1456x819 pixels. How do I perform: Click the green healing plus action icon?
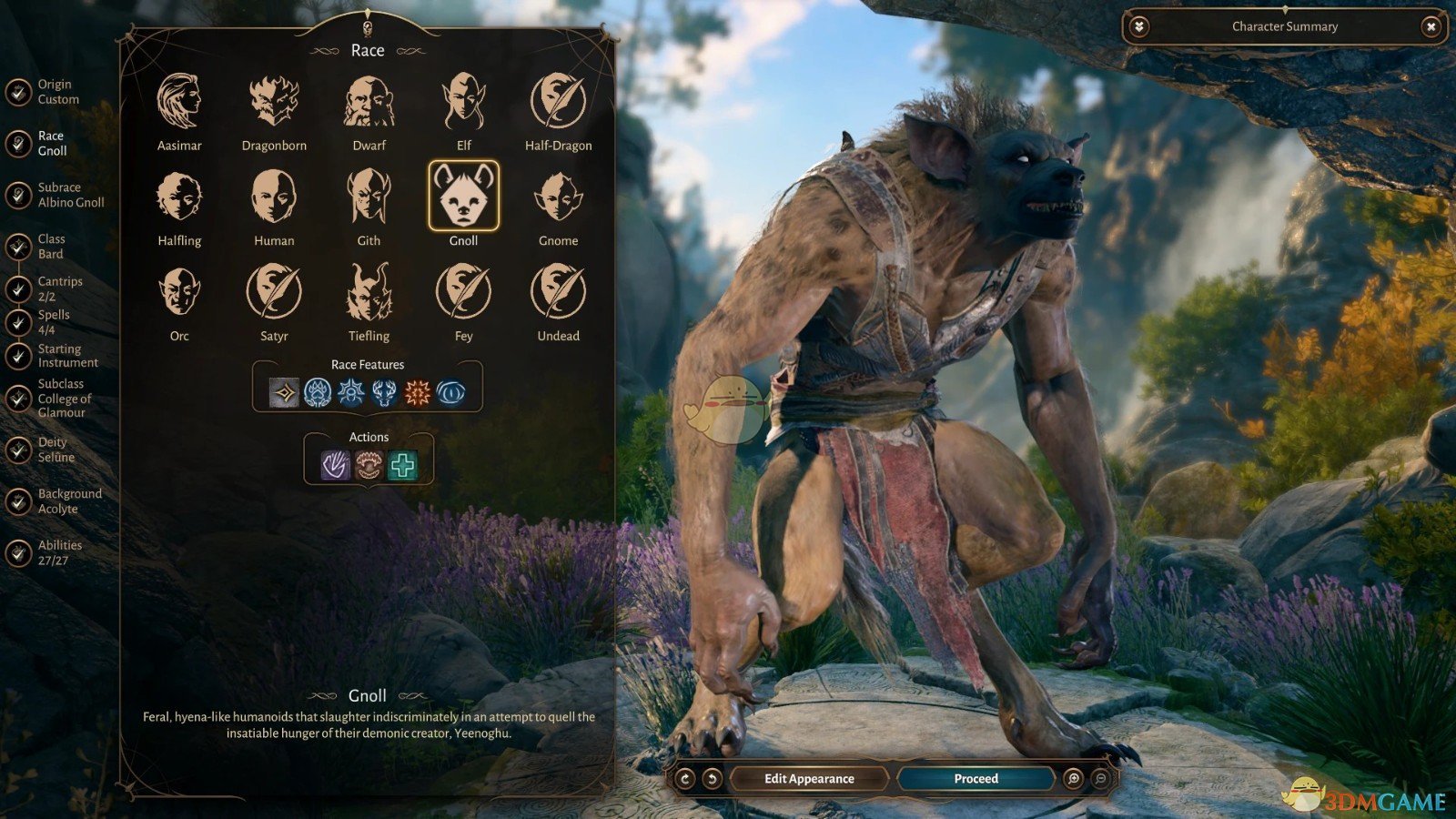tap(401, 464)
